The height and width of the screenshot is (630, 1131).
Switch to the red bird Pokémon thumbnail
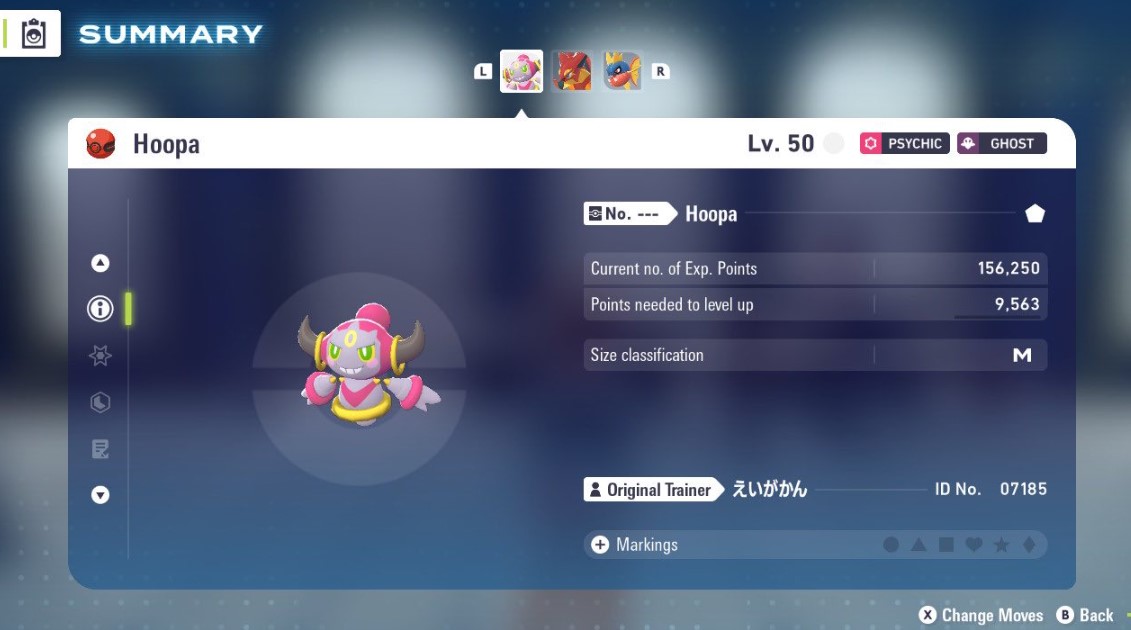coord(572,72)
